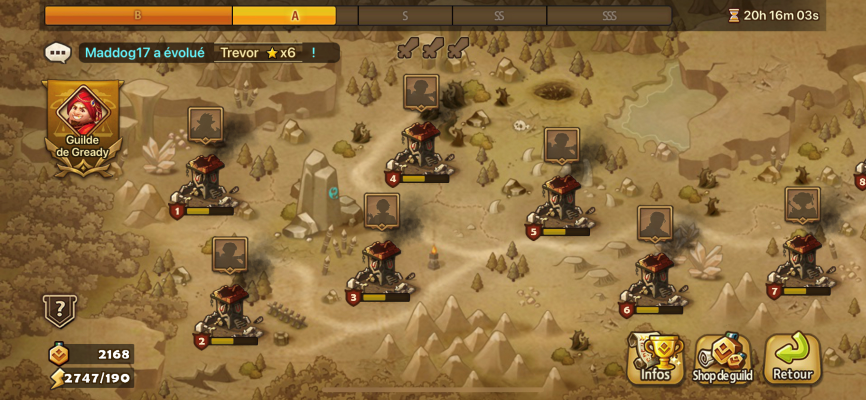This screenshot has height=400, width=866.
Task: Choose enemy tower number 6
Action: click(x=654, y=280)
